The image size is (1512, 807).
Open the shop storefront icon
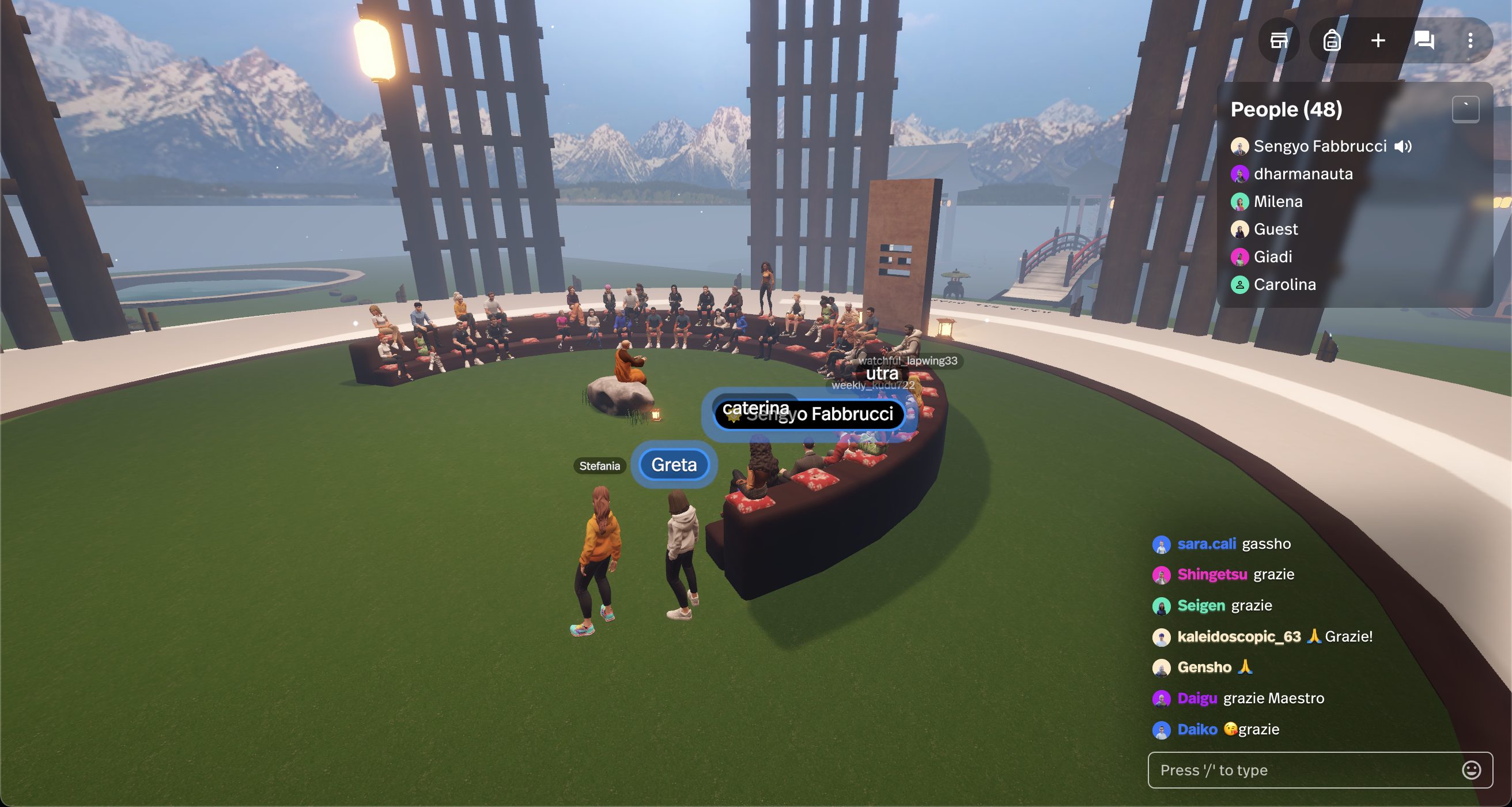pyautogui.click(x=1279, y=40)
